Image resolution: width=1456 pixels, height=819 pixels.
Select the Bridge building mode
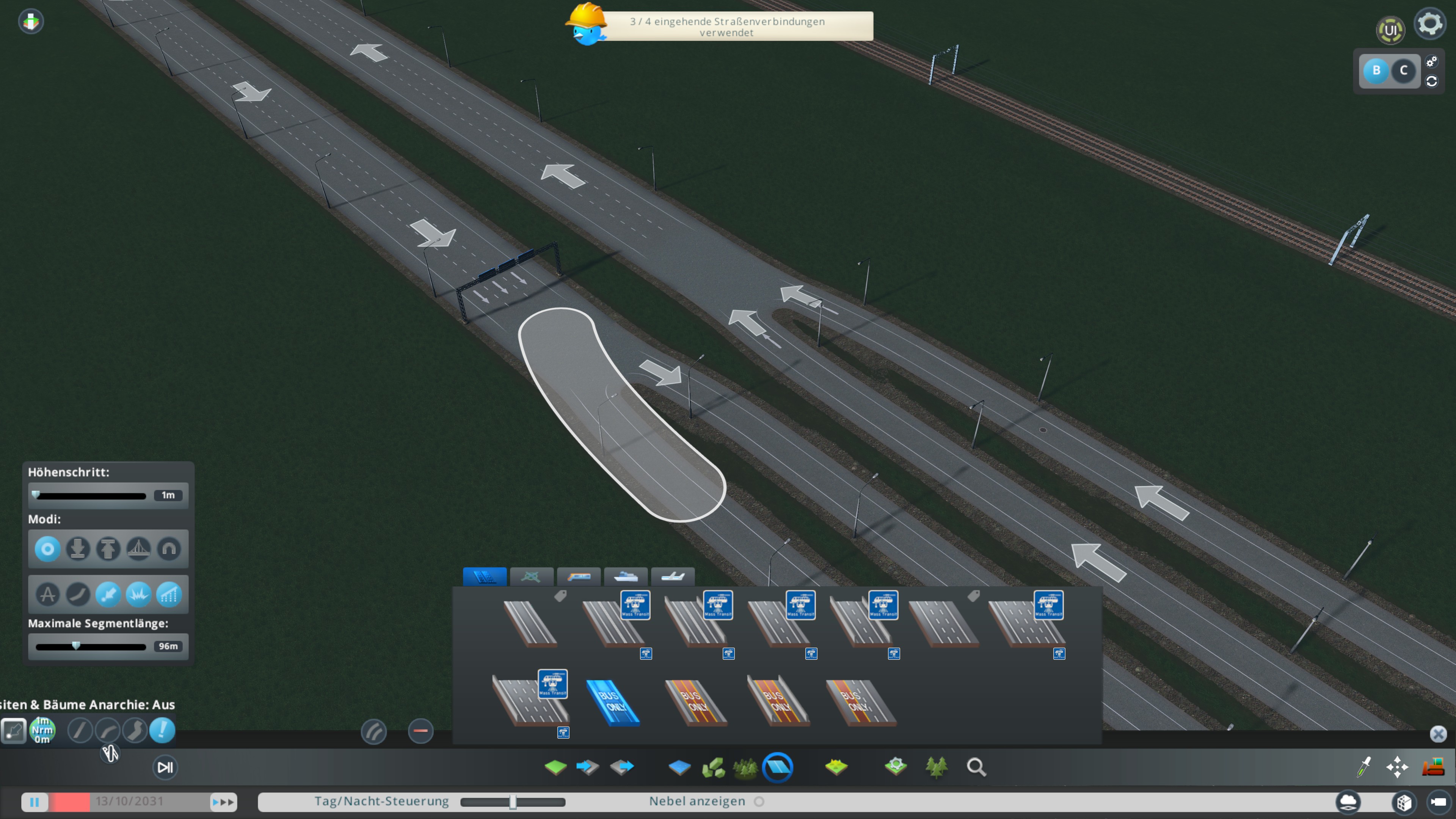click(139, 549)
